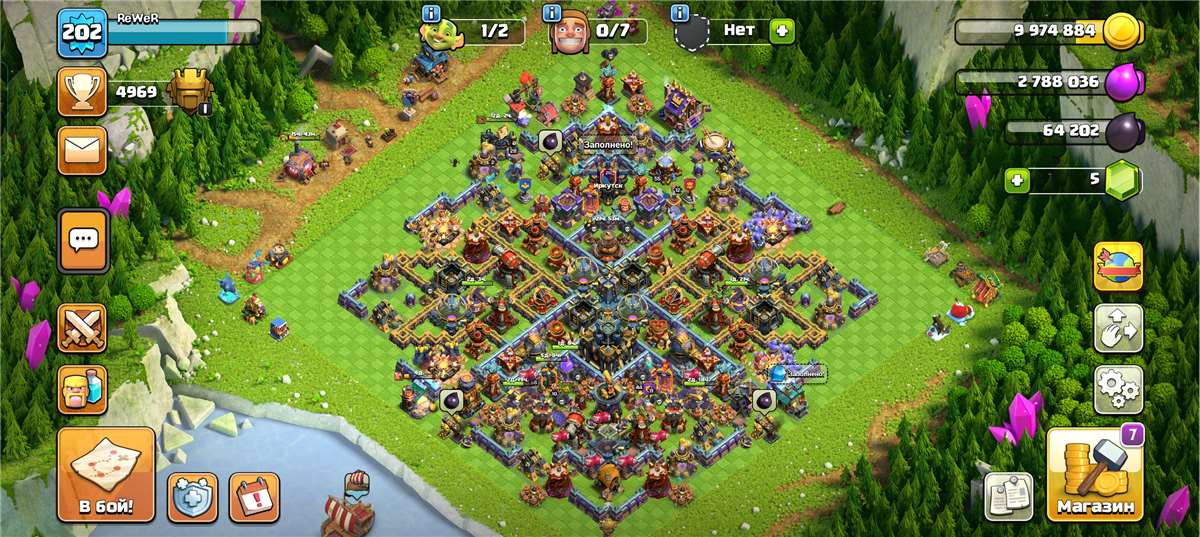The height and width of the screenshot is (537, 1200).
Task: Start a battle with the В бой! button
Action: coord(105,475)
